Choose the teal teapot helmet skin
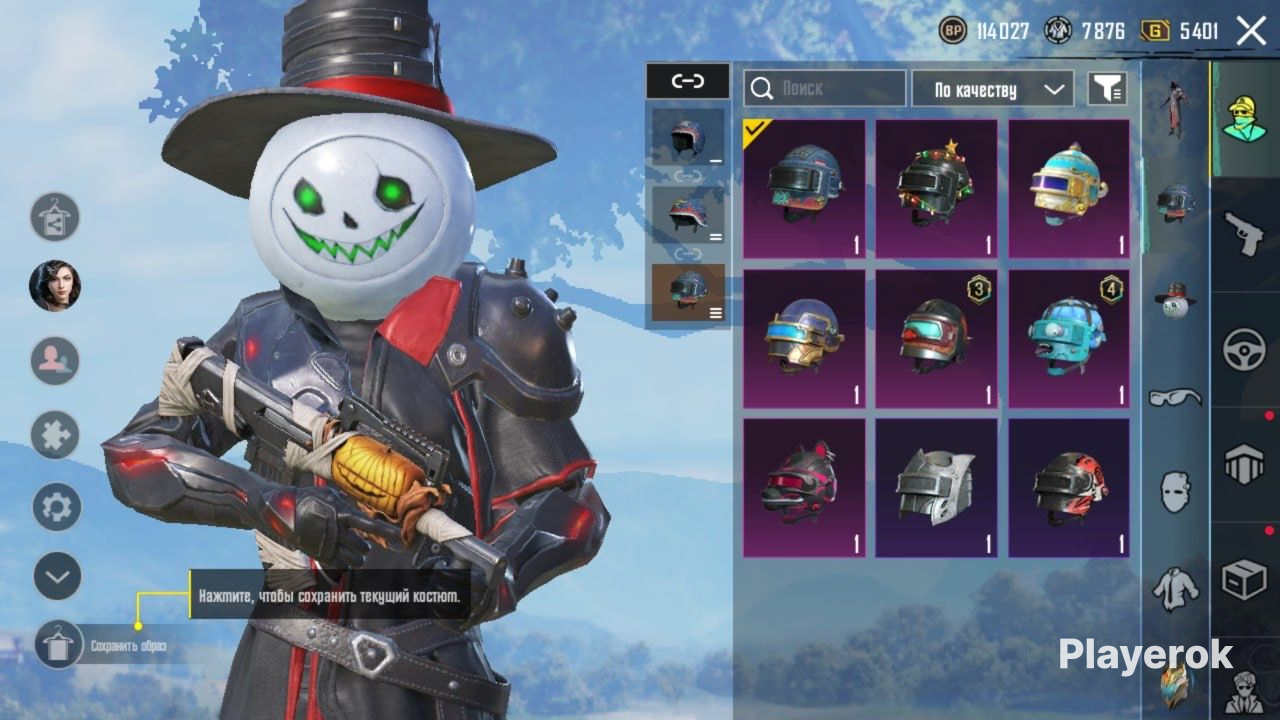The width and height of the screenshot is (1280, 720). [x=1069, y=189]
